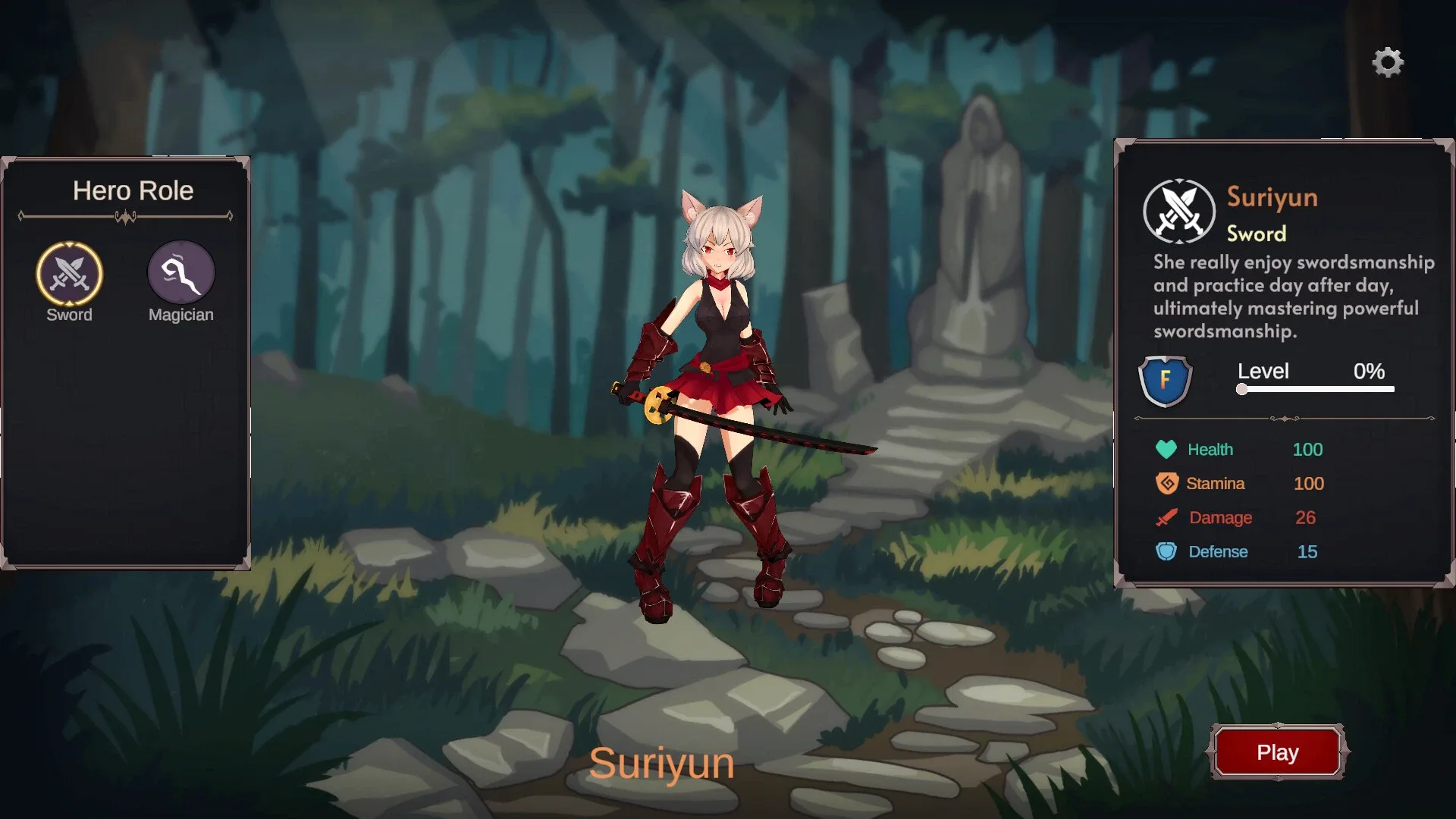Click the Health heart icon

tap(1168, 449)
